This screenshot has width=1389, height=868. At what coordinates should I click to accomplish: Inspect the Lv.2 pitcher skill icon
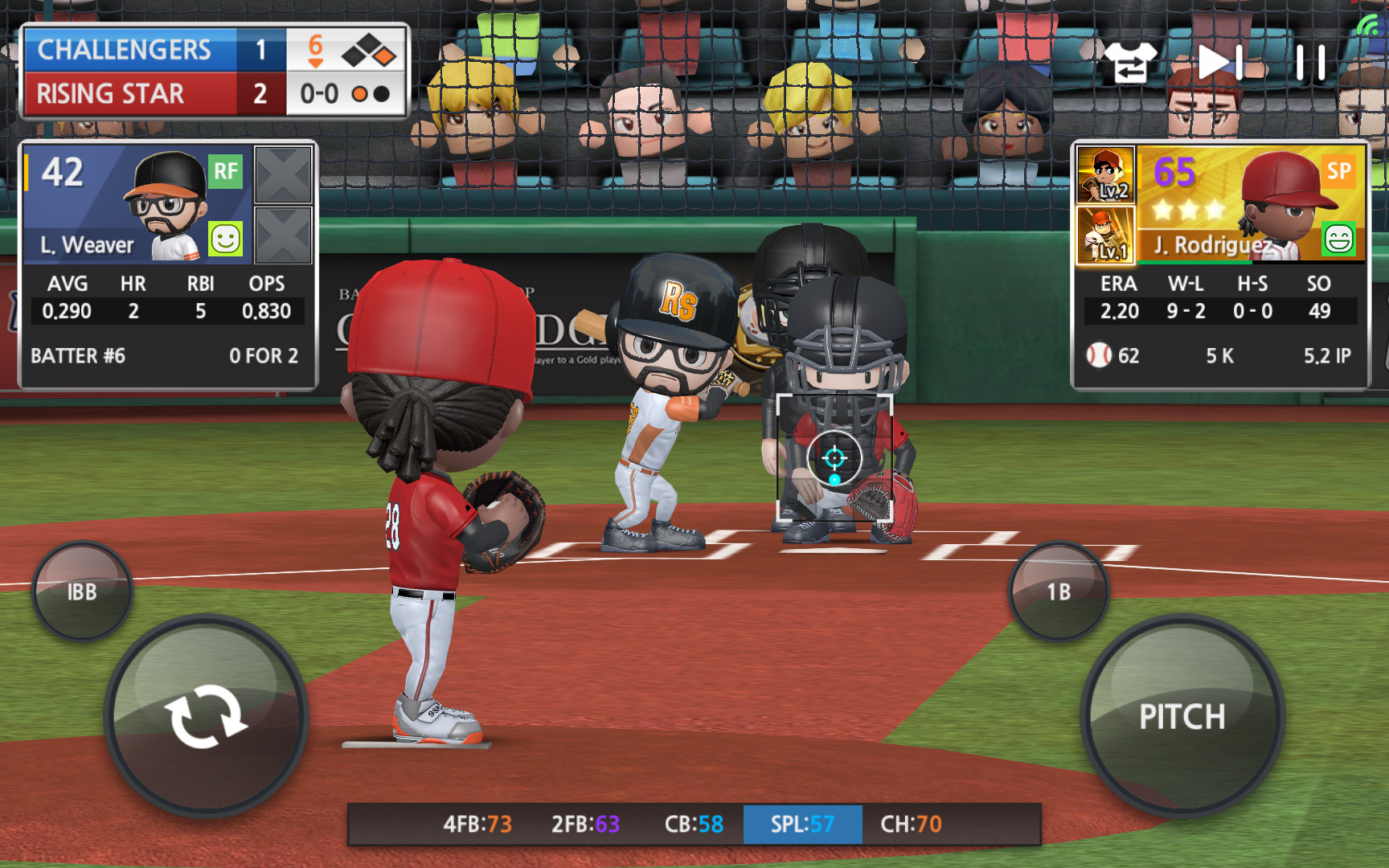1105,174
